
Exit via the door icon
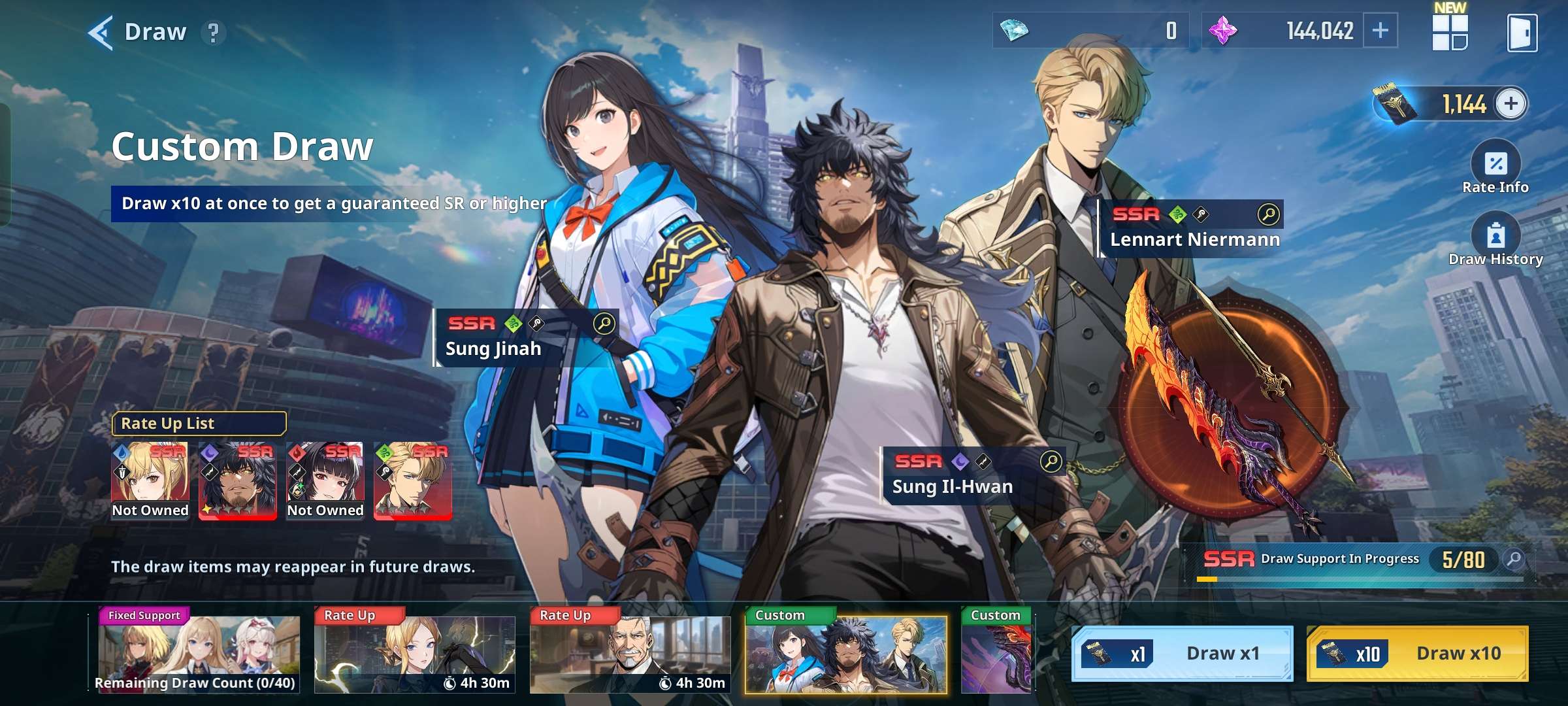[x=1522, y=33]
